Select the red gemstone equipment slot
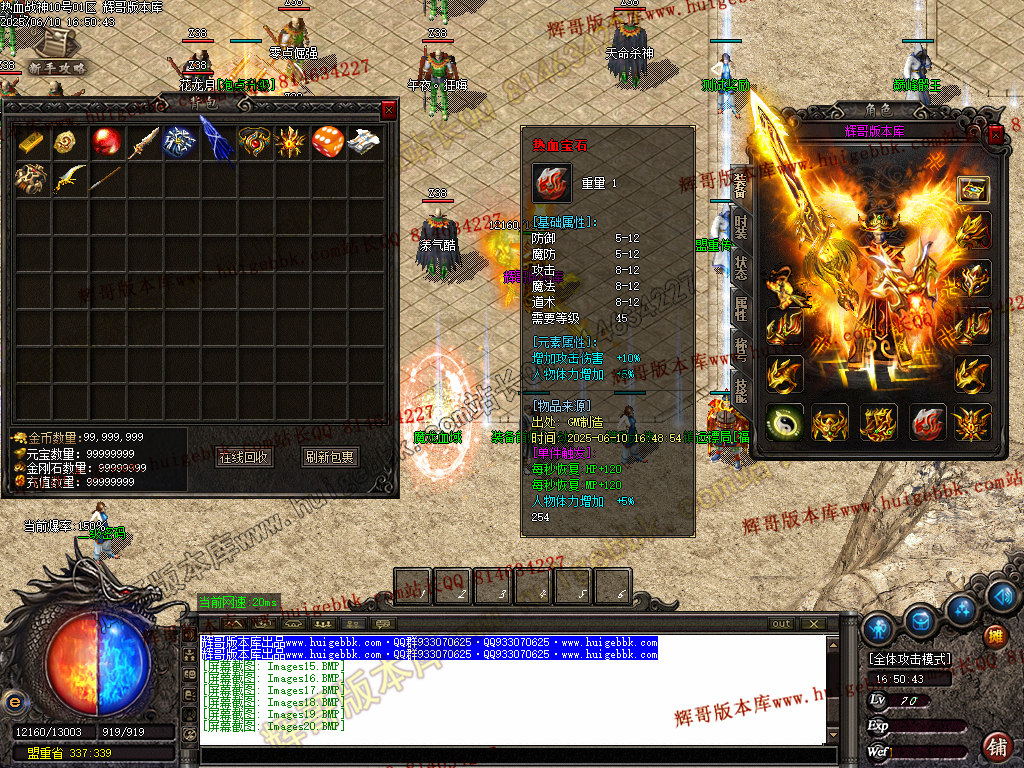 (928, 422)
